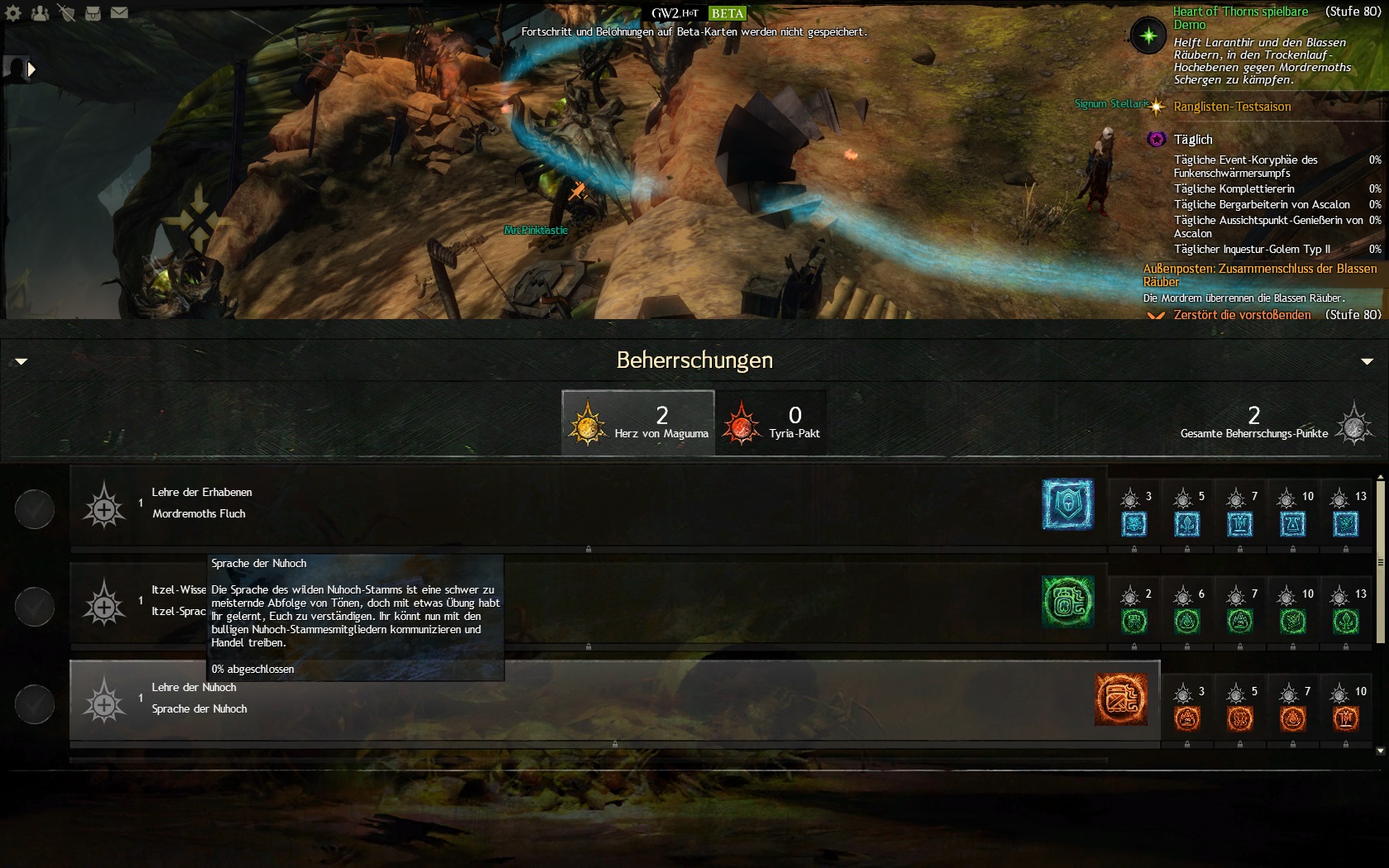Expand the party portrait arrow
This screenshot has height=868, width=1389.
[x=31, y=69]
